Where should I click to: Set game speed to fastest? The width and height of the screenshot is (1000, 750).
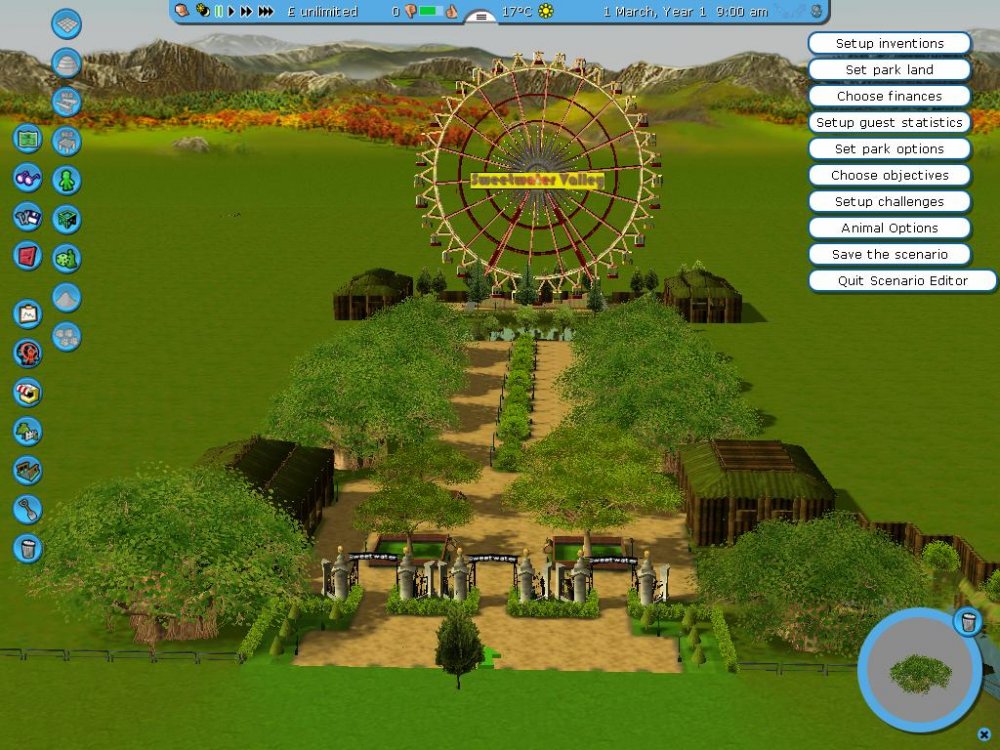tap(266, 12)
